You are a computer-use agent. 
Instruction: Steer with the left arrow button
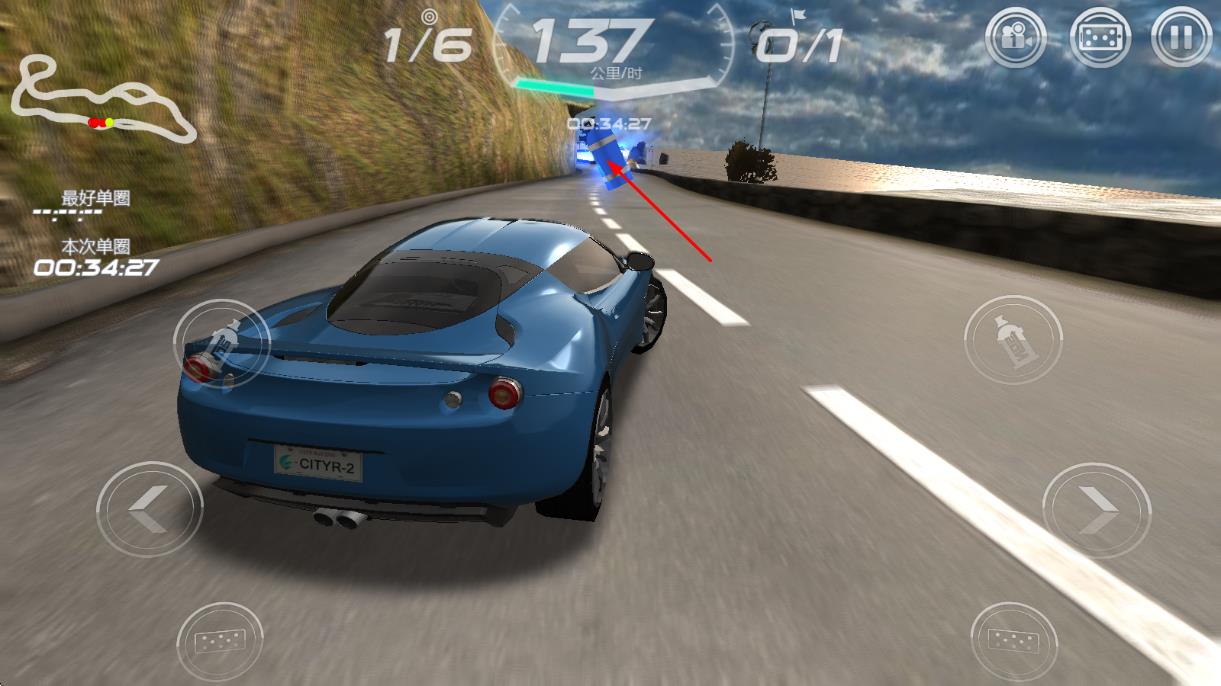click(x=149, y=510)
